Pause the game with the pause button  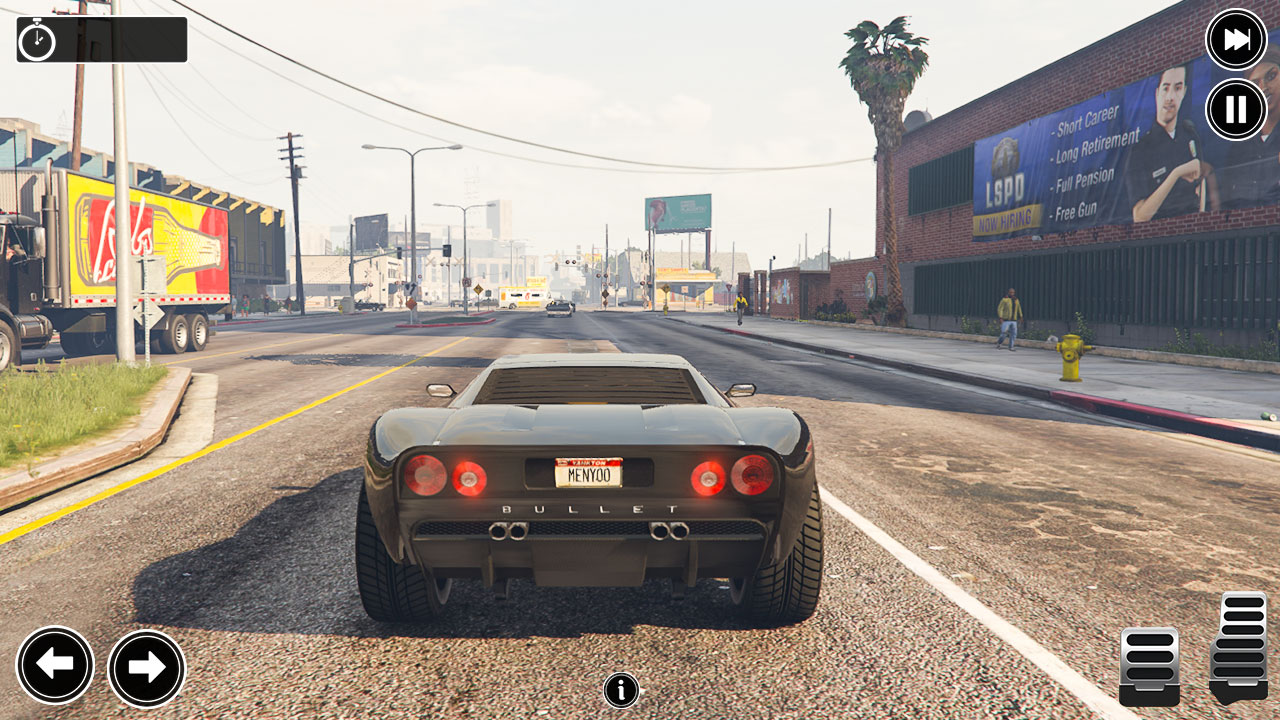pyautogui.click(x=1236, y=109)
